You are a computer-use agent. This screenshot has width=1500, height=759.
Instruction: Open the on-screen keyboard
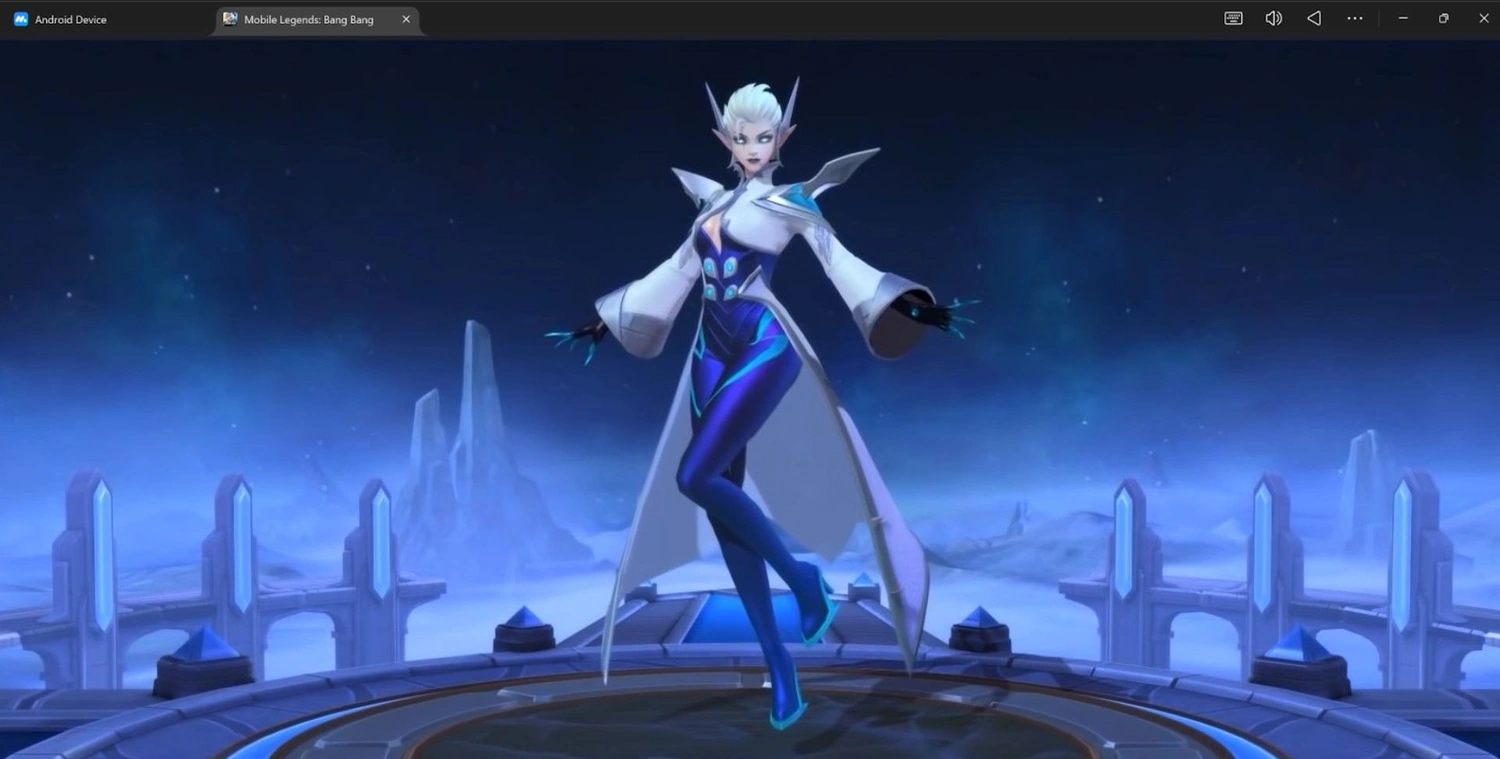(1232, 18)
